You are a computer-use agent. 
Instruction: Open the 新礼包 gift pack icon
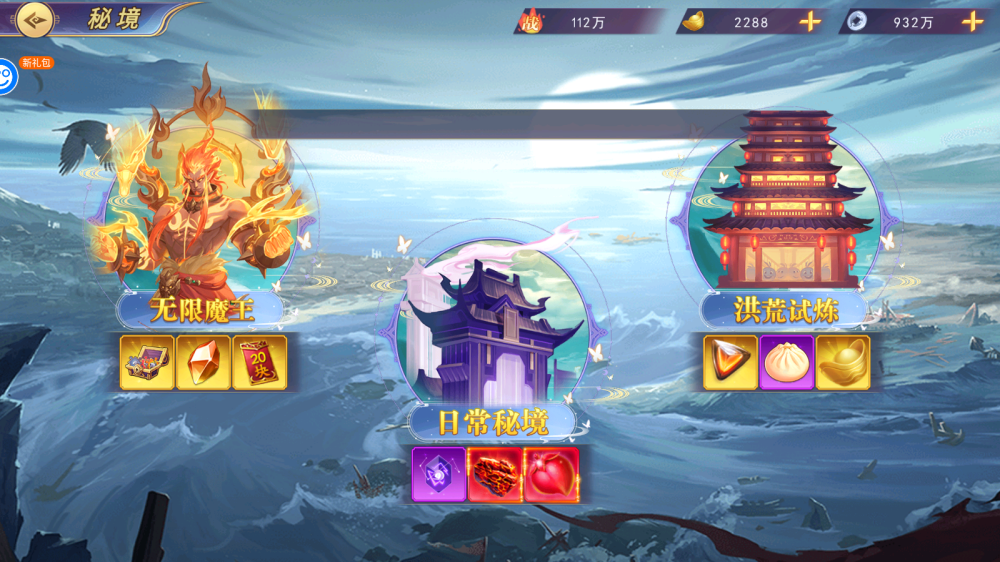8,76
